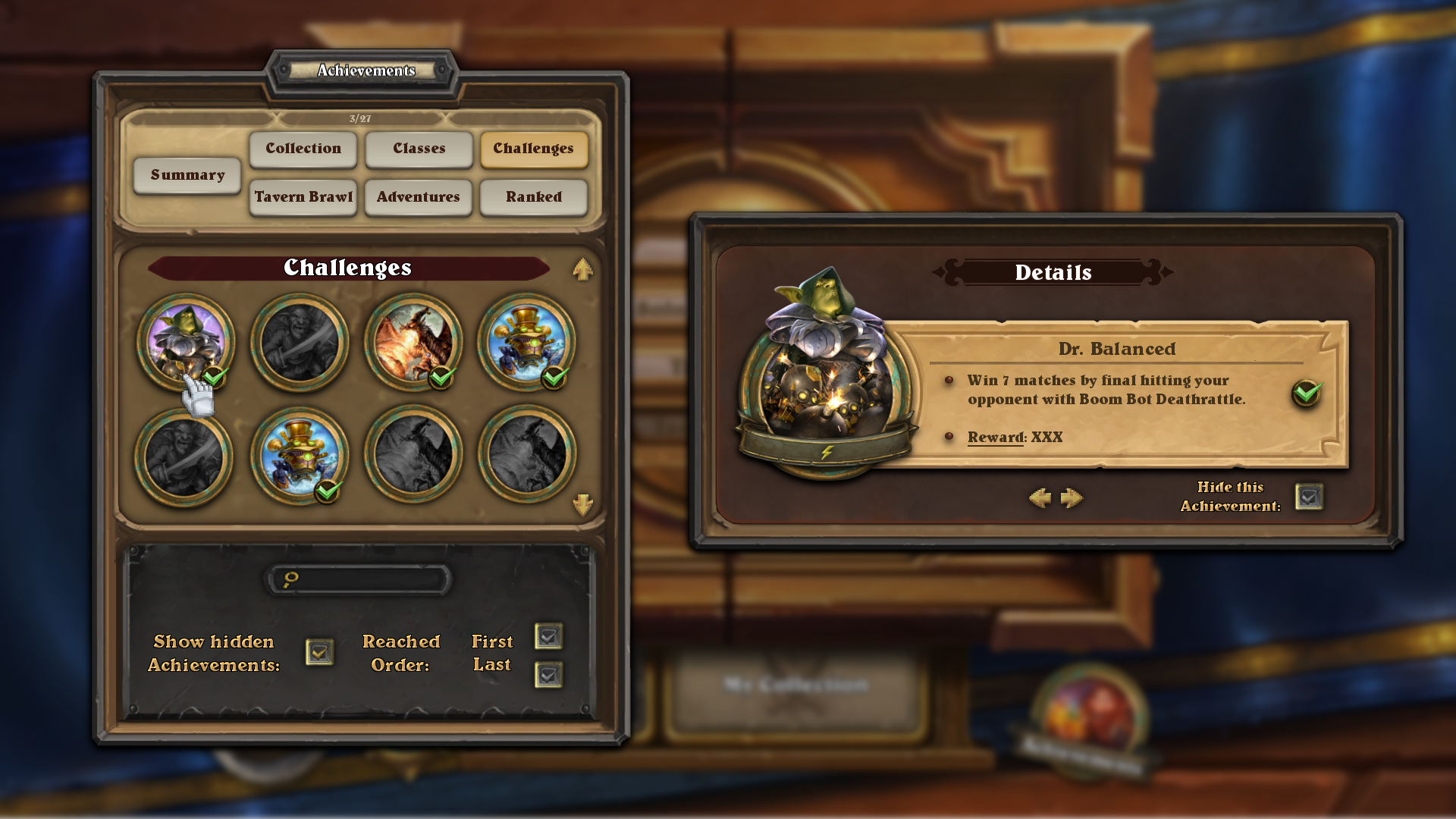Viewport: 1456px width, 819px height.
Task: Select the Classes category
Action: [419, 149]
